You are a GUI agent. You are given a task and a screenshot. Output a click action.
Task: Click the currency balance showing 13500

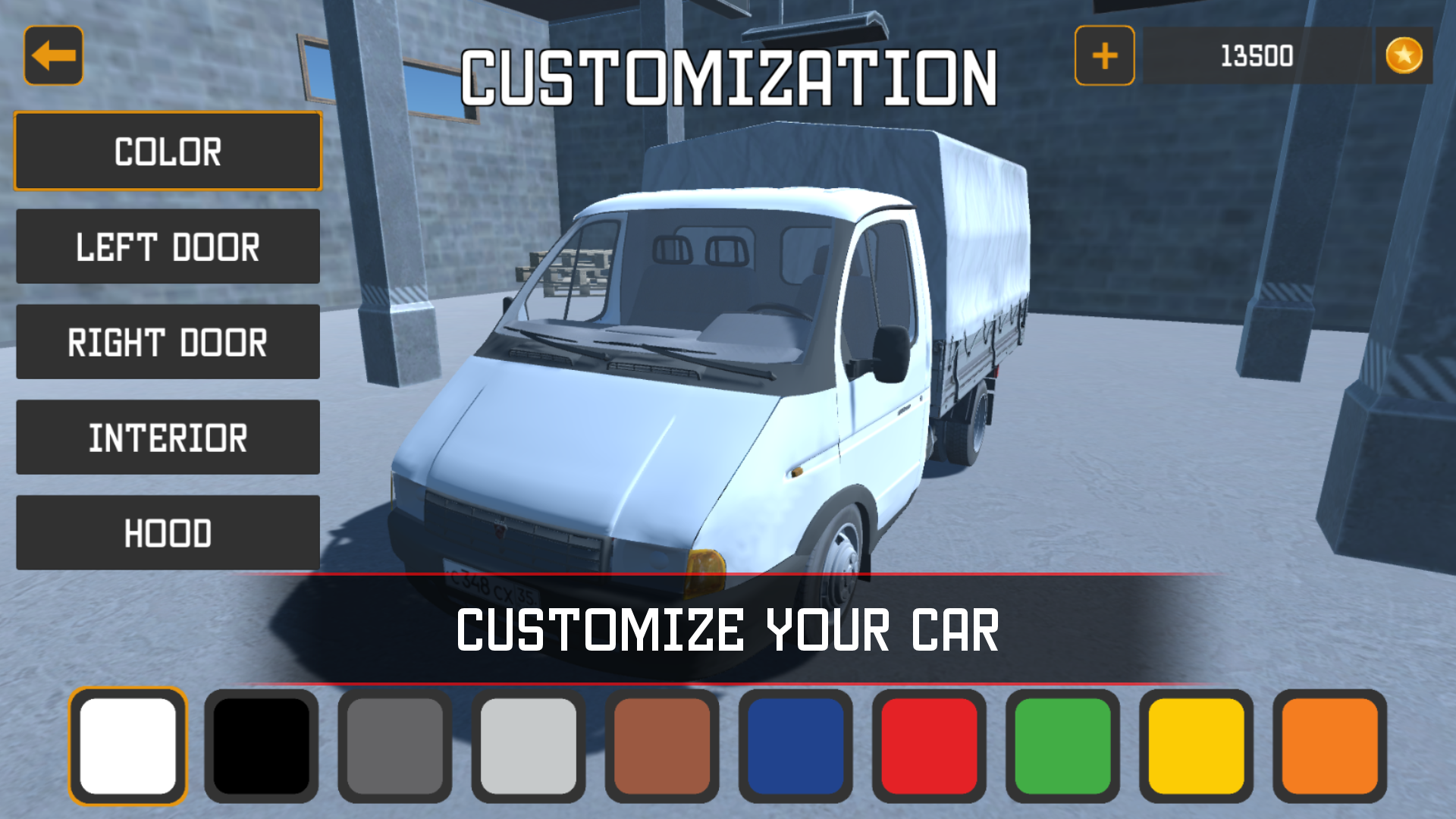pos(1255,55)
